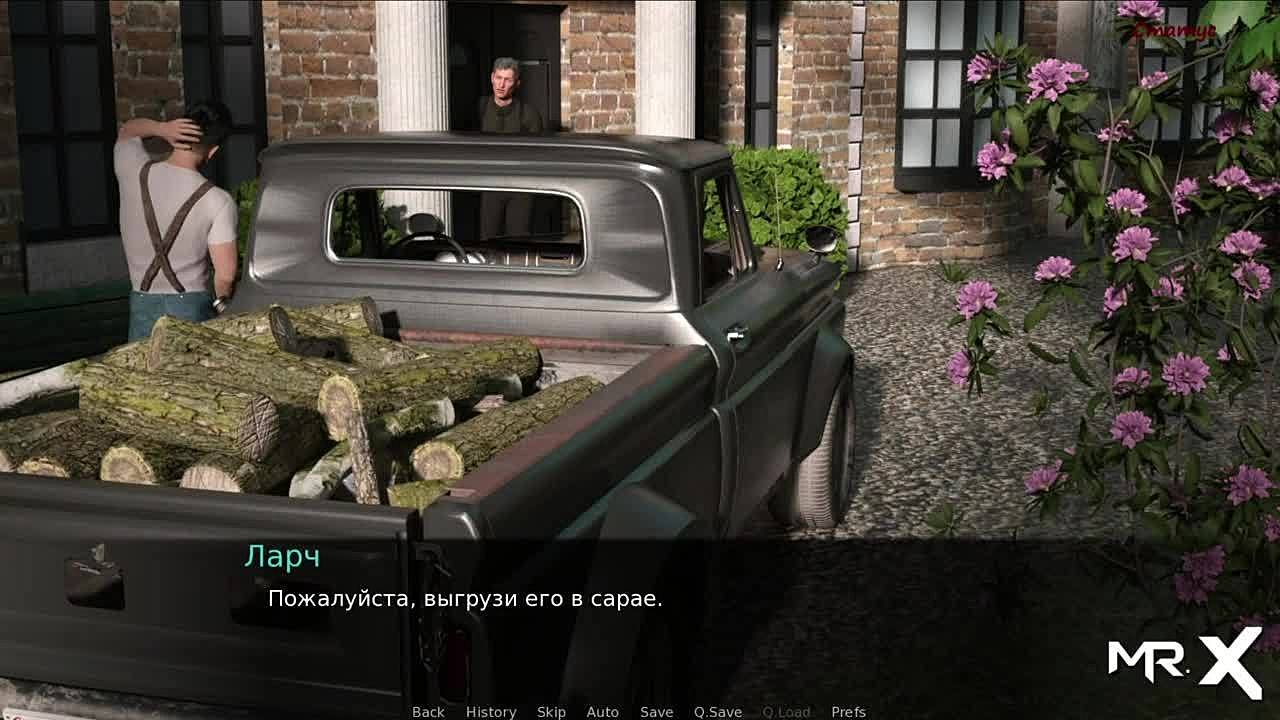The height and width of the screenshot is (720, 1280).
Task: Quick save with Q.Save
Action: 718,712
